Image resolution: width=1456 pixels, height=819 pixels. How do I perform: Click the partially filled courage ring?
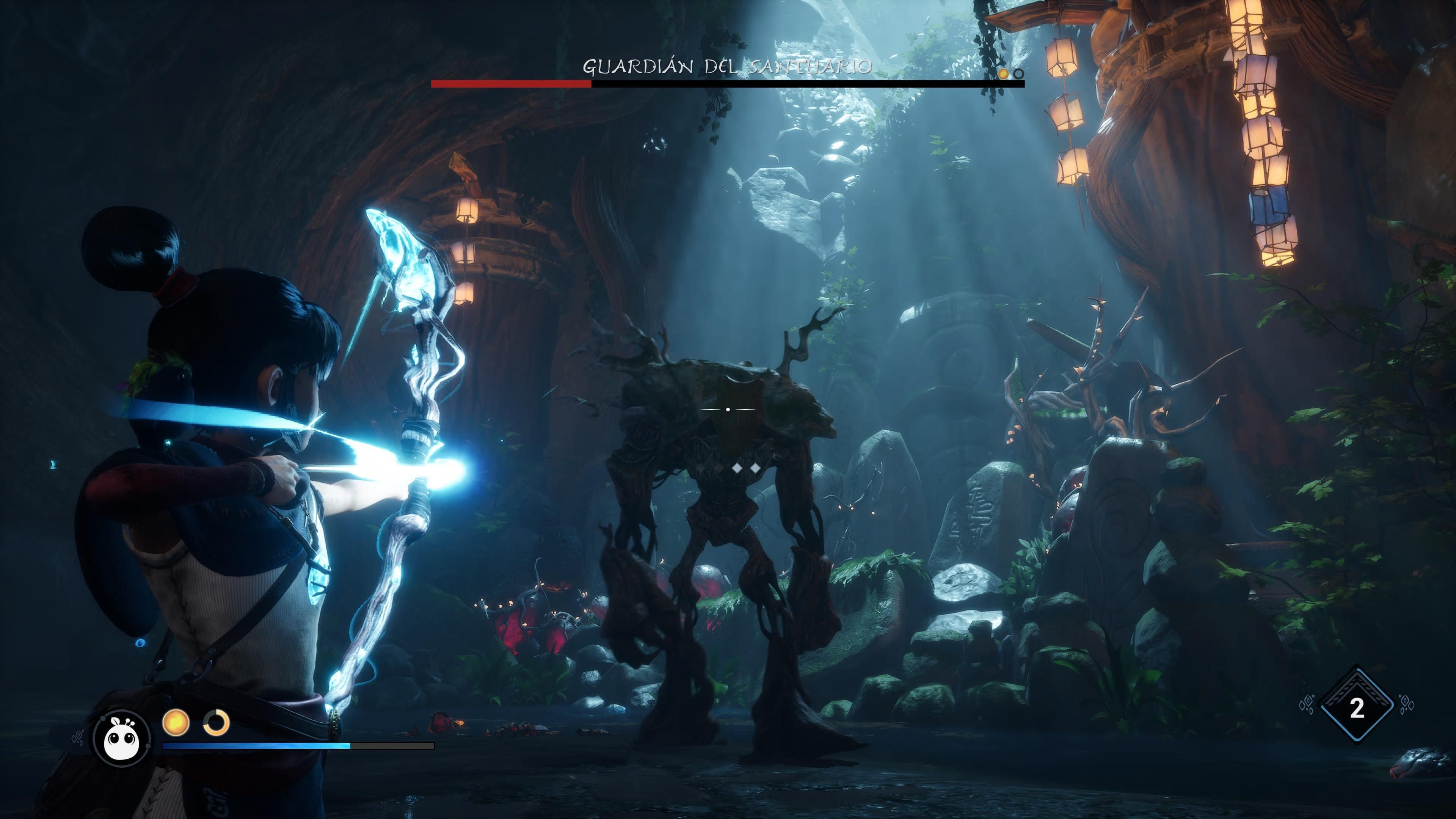click(x=217, y=722)
